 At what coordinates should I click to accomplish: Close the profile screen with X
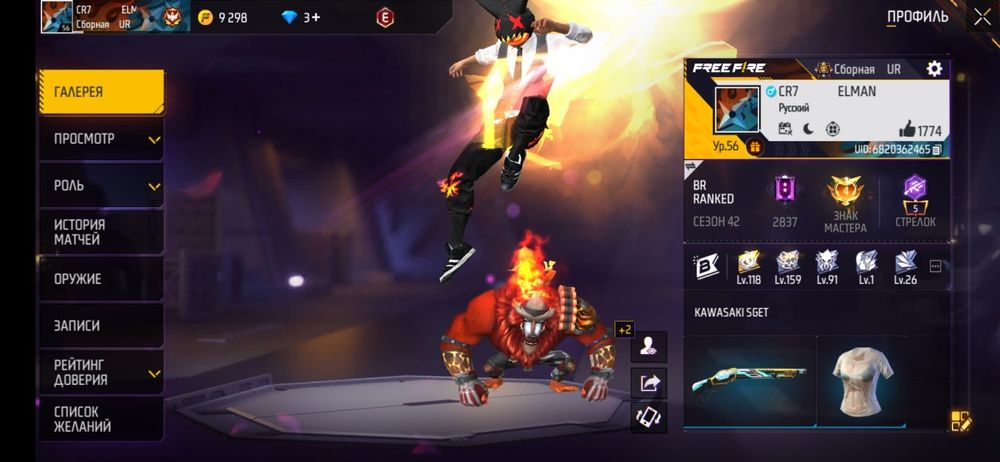tap(982, 17)
